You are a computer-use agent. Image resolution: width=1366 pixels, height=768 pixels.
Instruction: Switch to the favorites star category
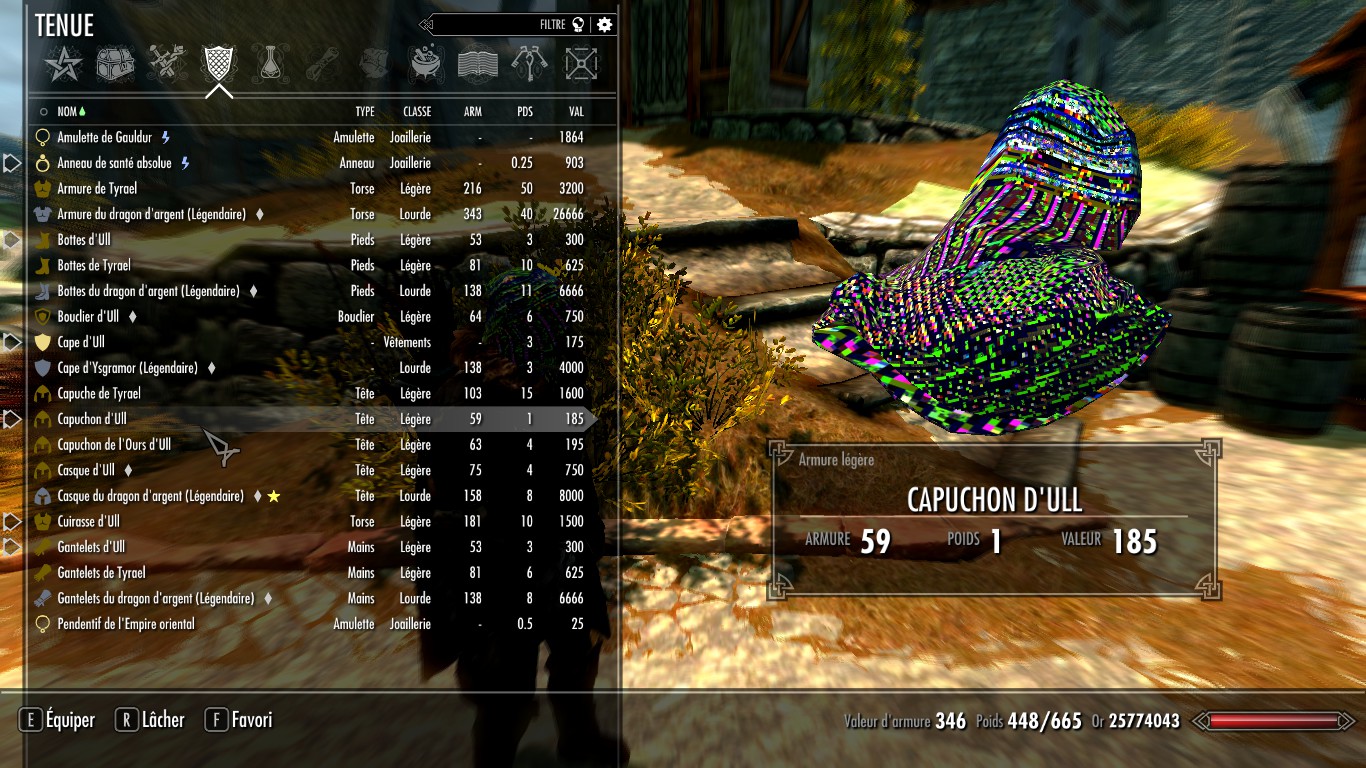point(62,64)
